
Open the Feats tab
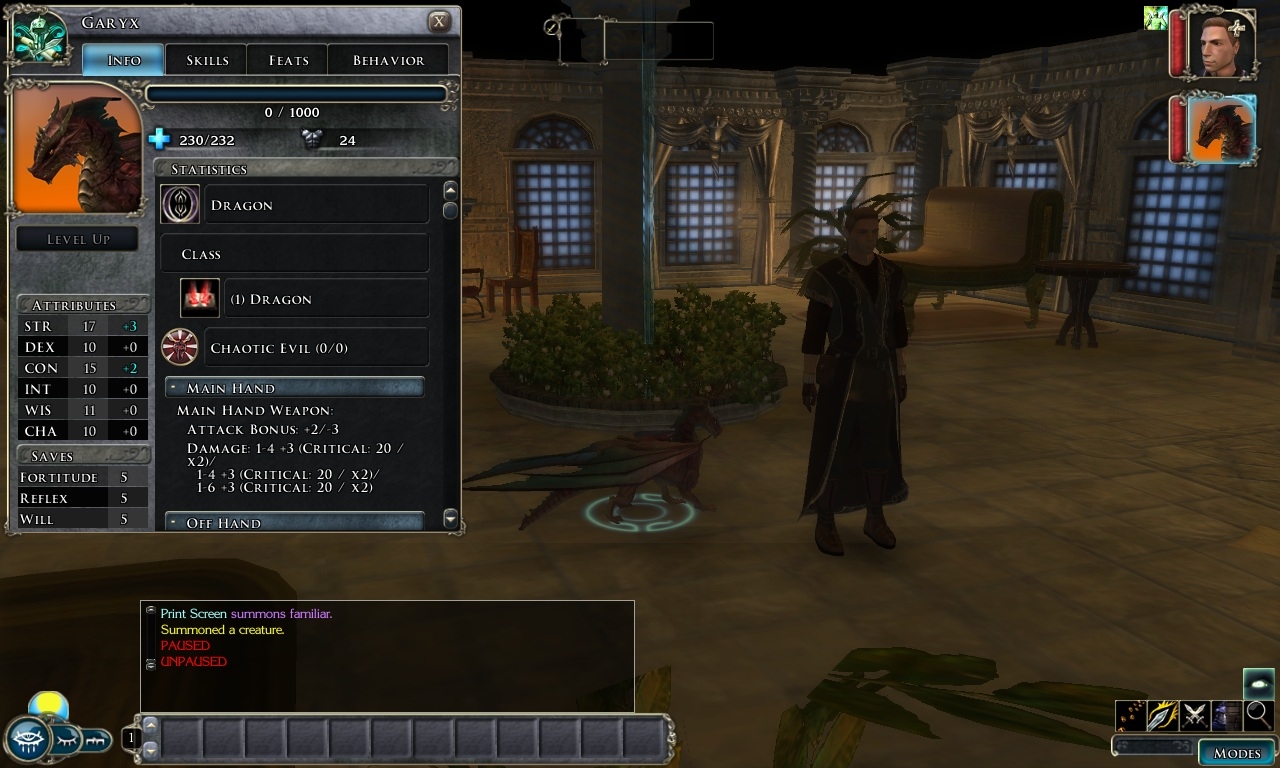(288, 60)
